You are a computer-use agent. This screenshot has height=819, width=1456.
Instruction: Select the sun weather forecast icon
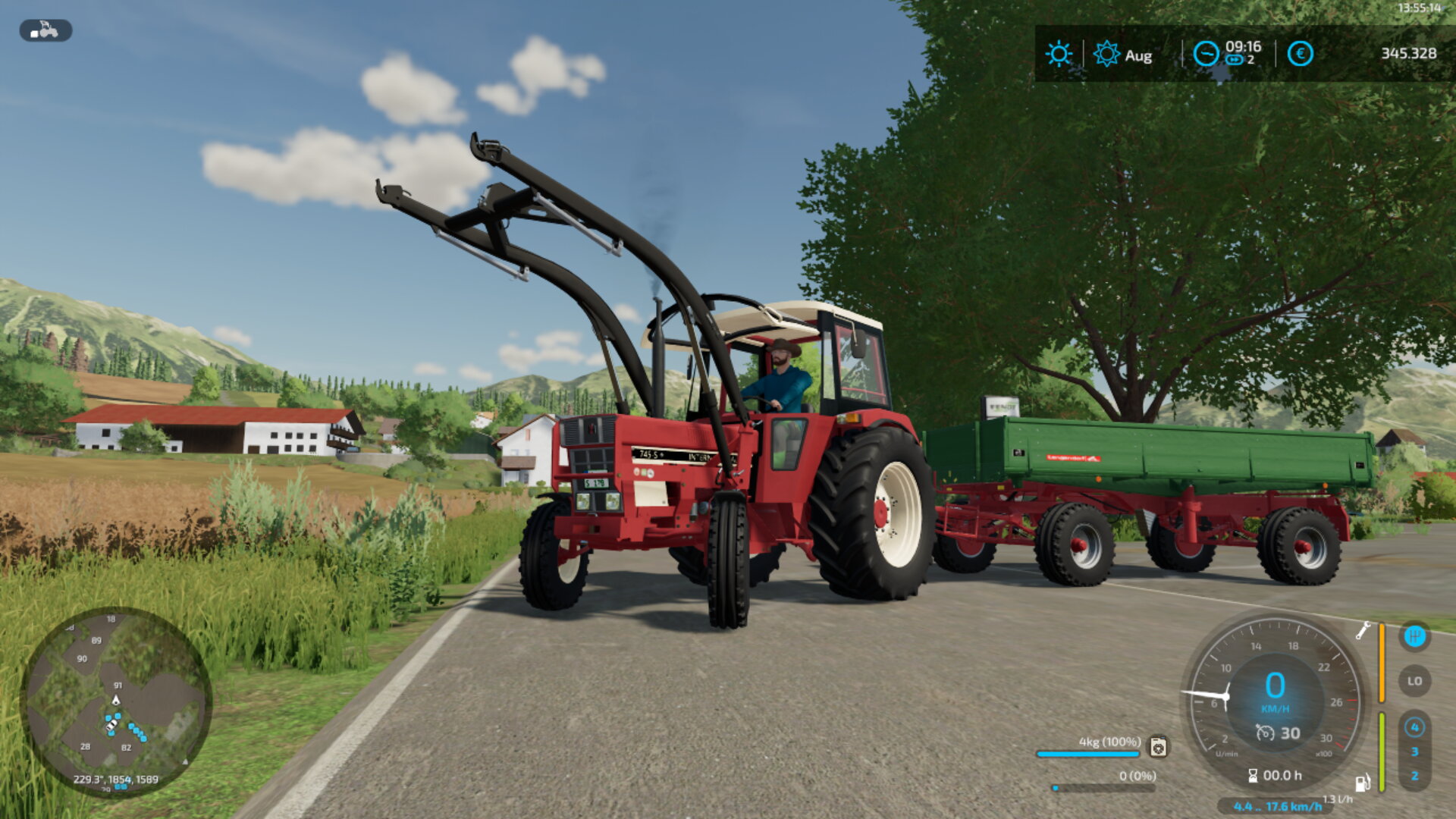[1059, 54]
